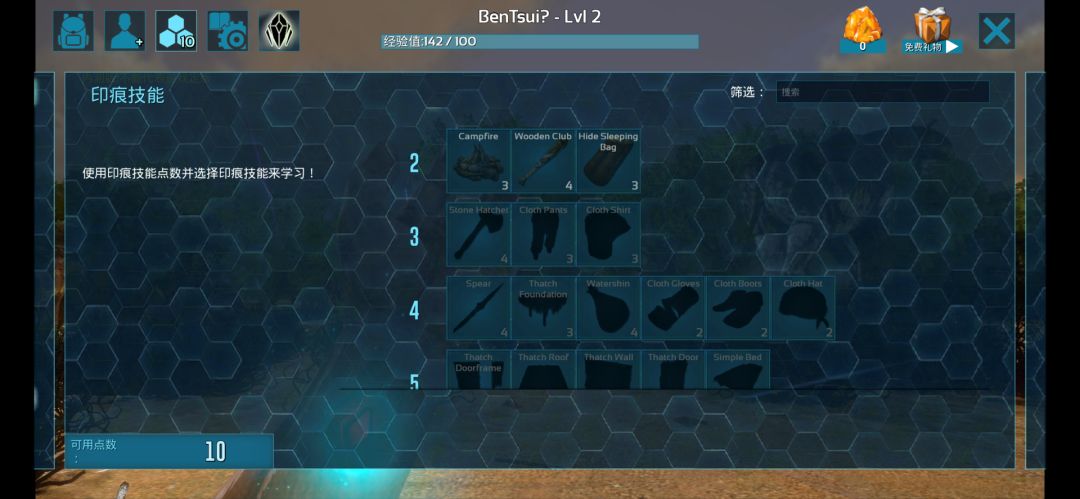Select the Stone Hatchet engram

pos(478,235)
